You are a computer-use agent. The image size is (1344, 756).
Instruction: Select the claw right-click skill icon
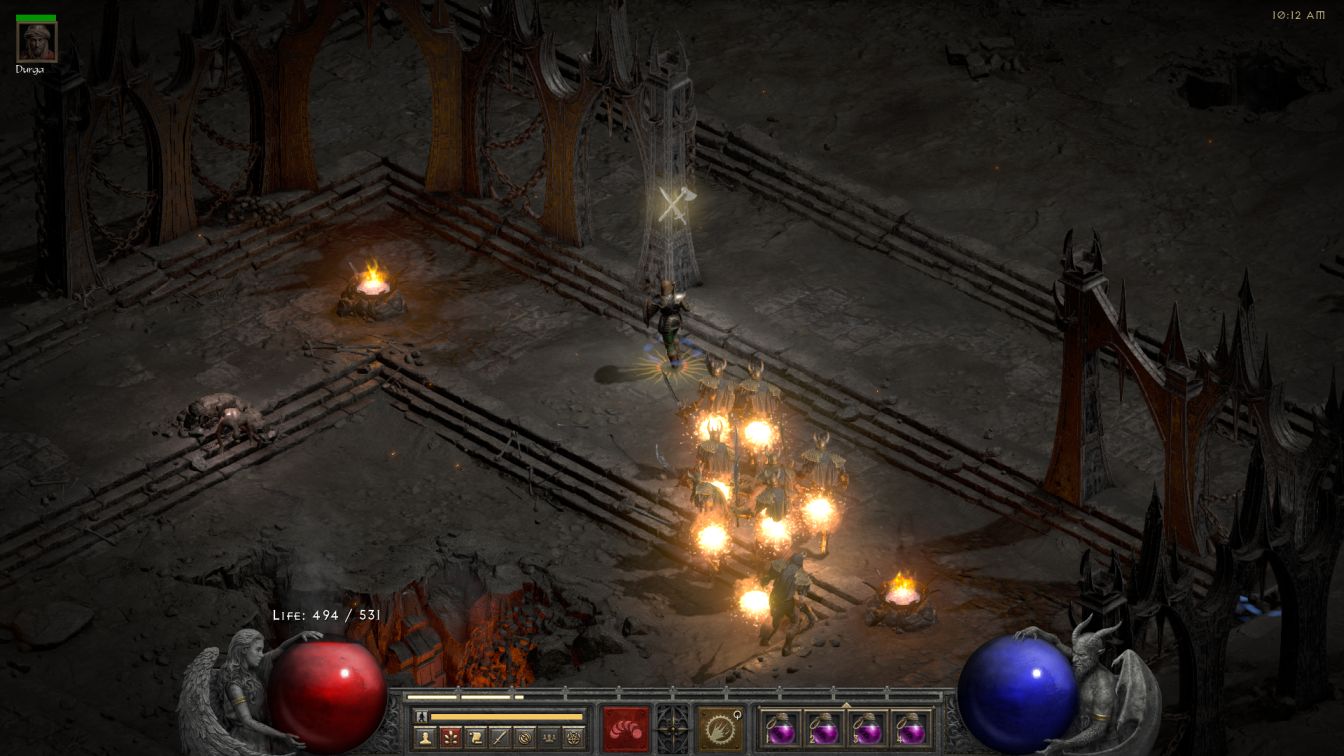click(x=719, y=728)
